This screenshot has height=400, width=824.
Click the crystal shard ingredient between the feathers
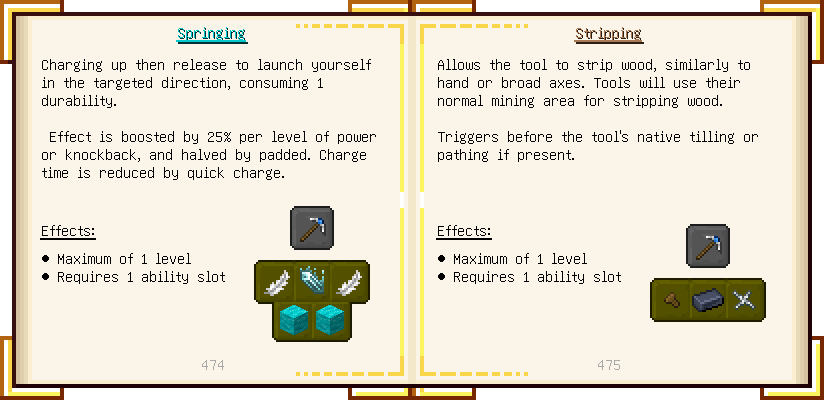pyautogui.click(x=312, y=281)
